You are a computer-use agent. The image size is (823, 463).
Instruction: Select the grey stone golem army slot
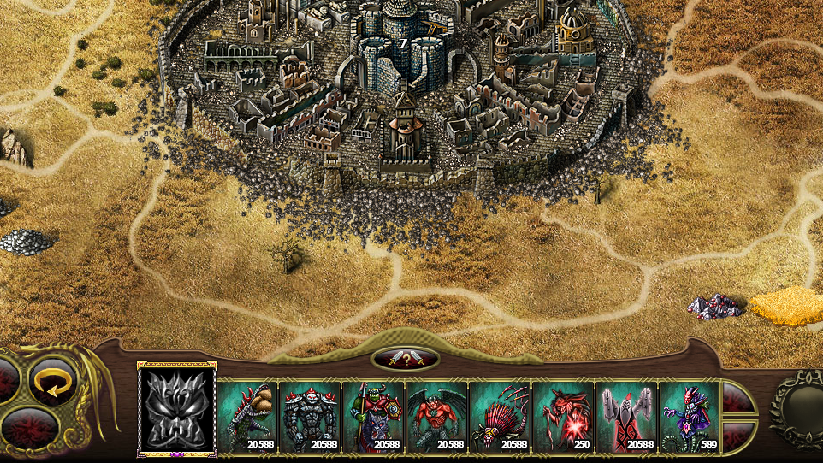tap(310, 415)
